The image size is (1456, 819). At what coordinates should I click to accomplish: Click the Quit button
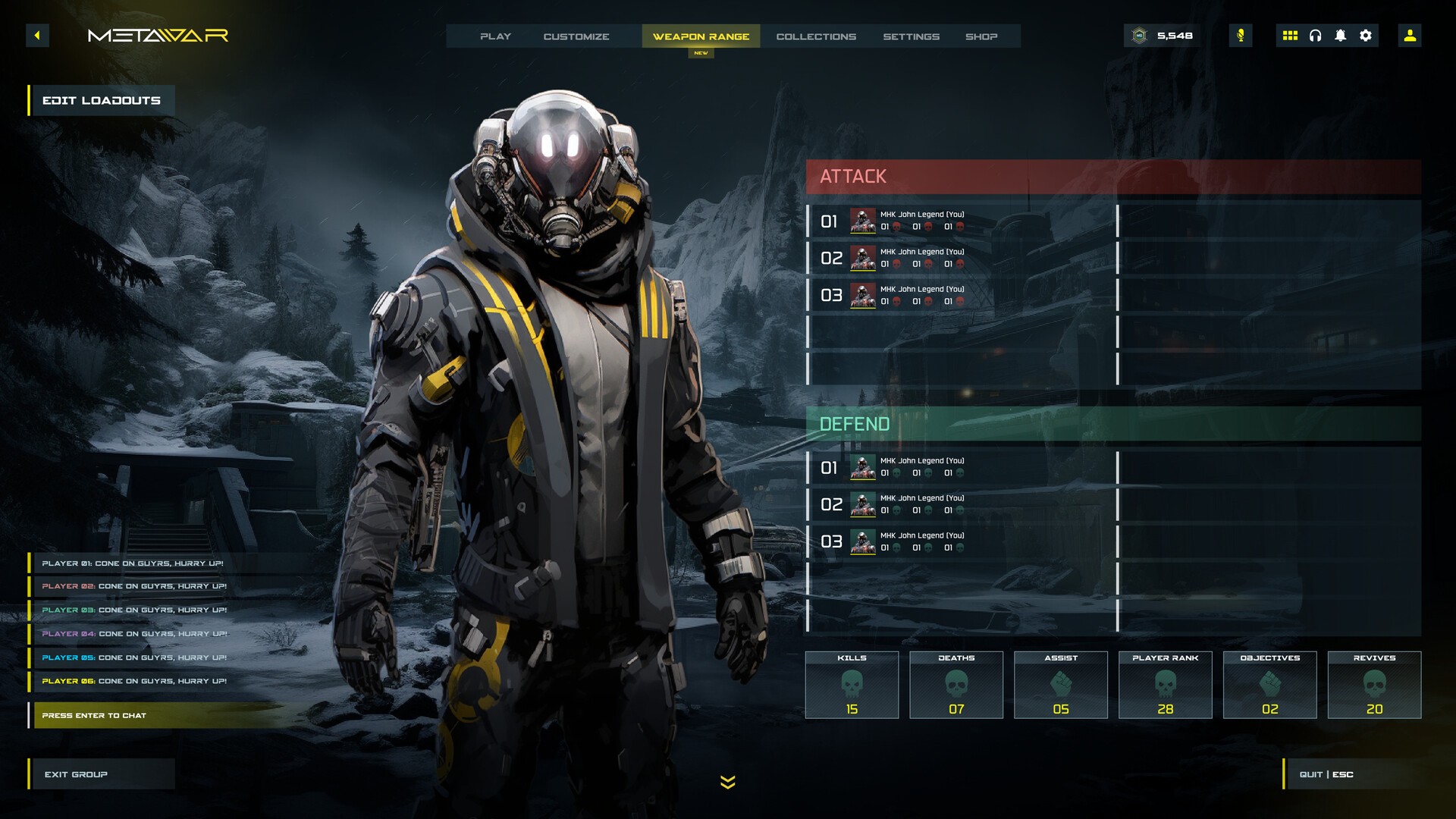(1327, 774)
